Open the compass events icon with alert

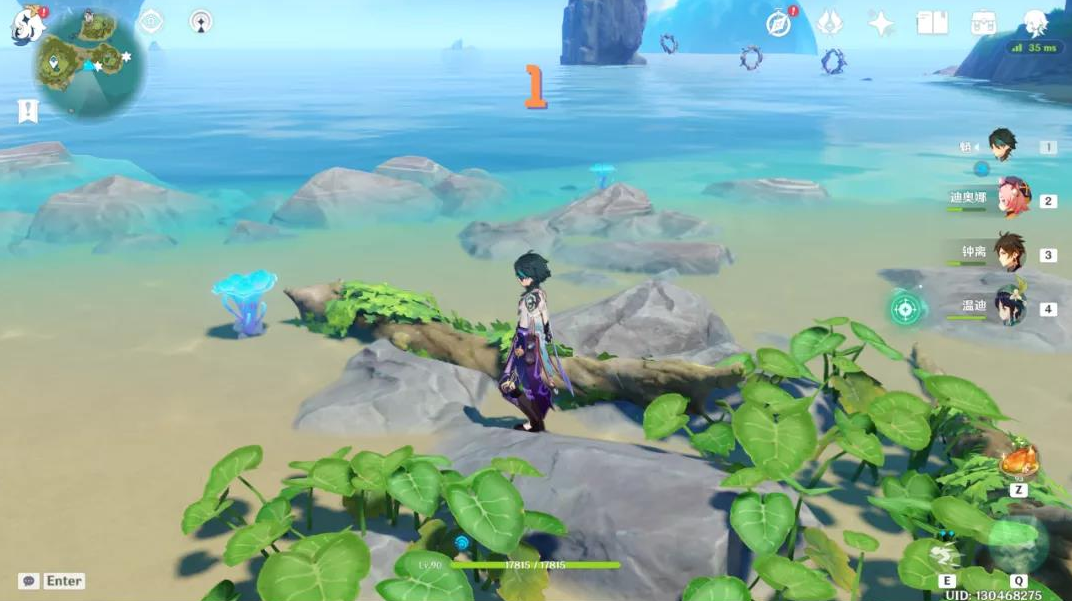779,24
